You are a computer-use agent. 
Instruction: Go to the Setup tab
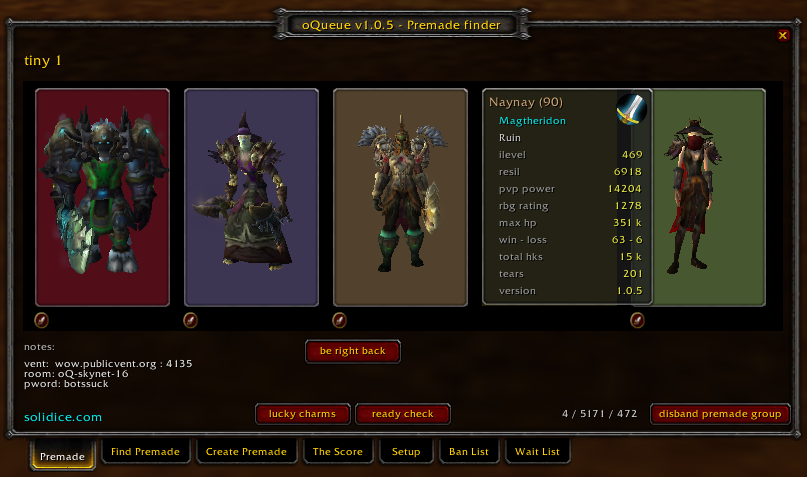[406, 452]
